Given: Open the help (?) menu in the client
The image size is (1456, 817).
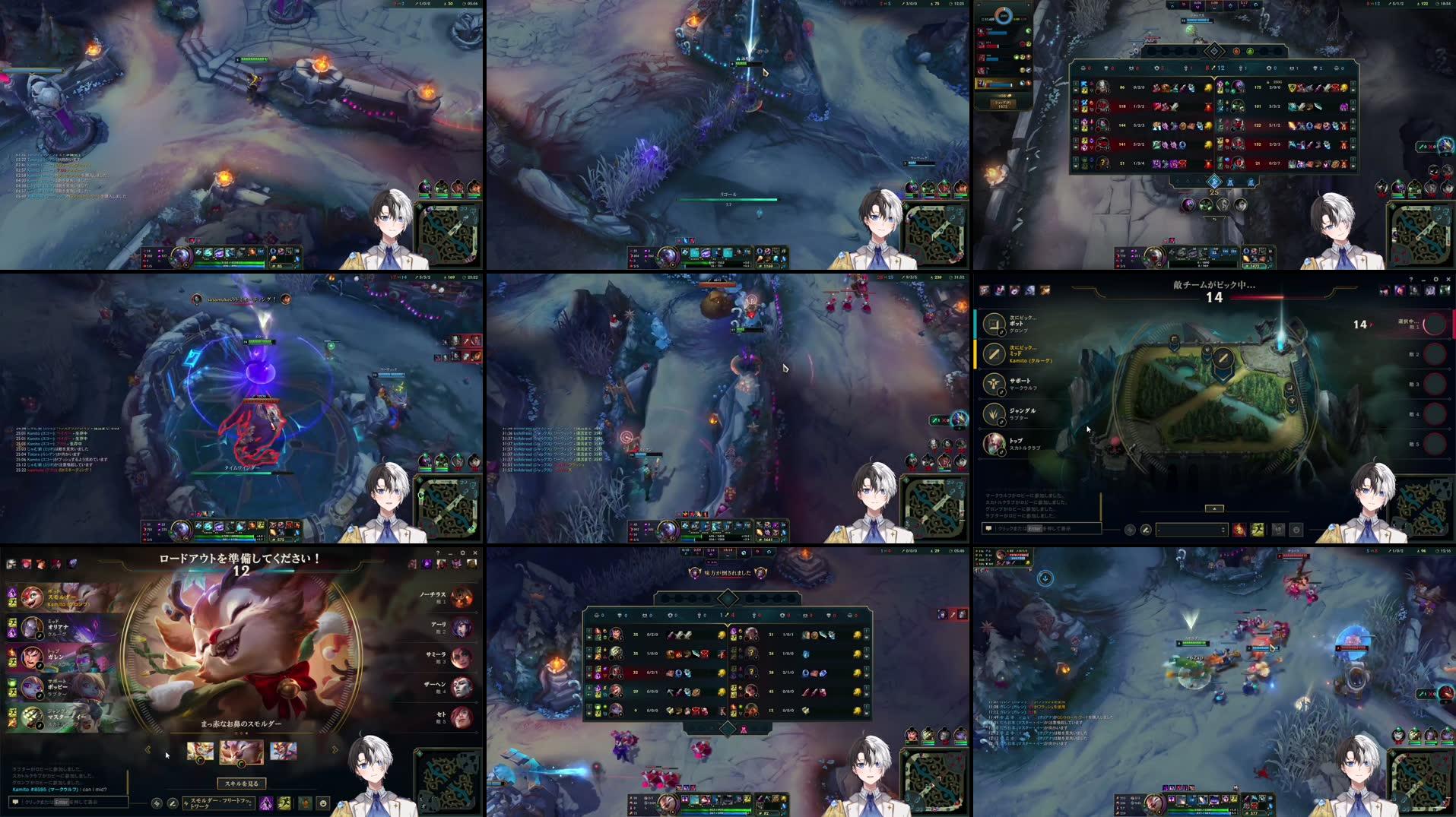Looking at the screenshot, I should click(x=1411, y=280).
